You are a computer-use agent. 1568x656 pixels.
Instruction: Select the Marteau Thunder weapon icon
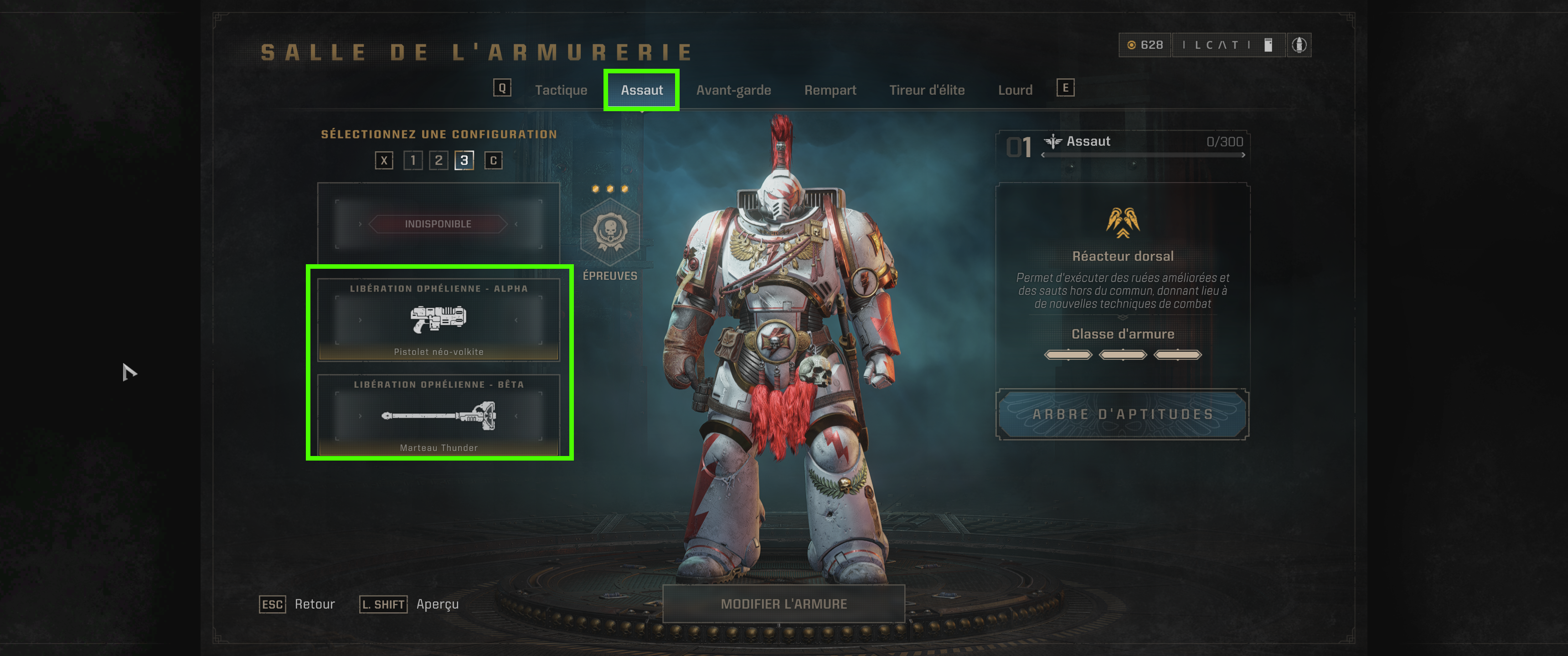tap(439, 417)
